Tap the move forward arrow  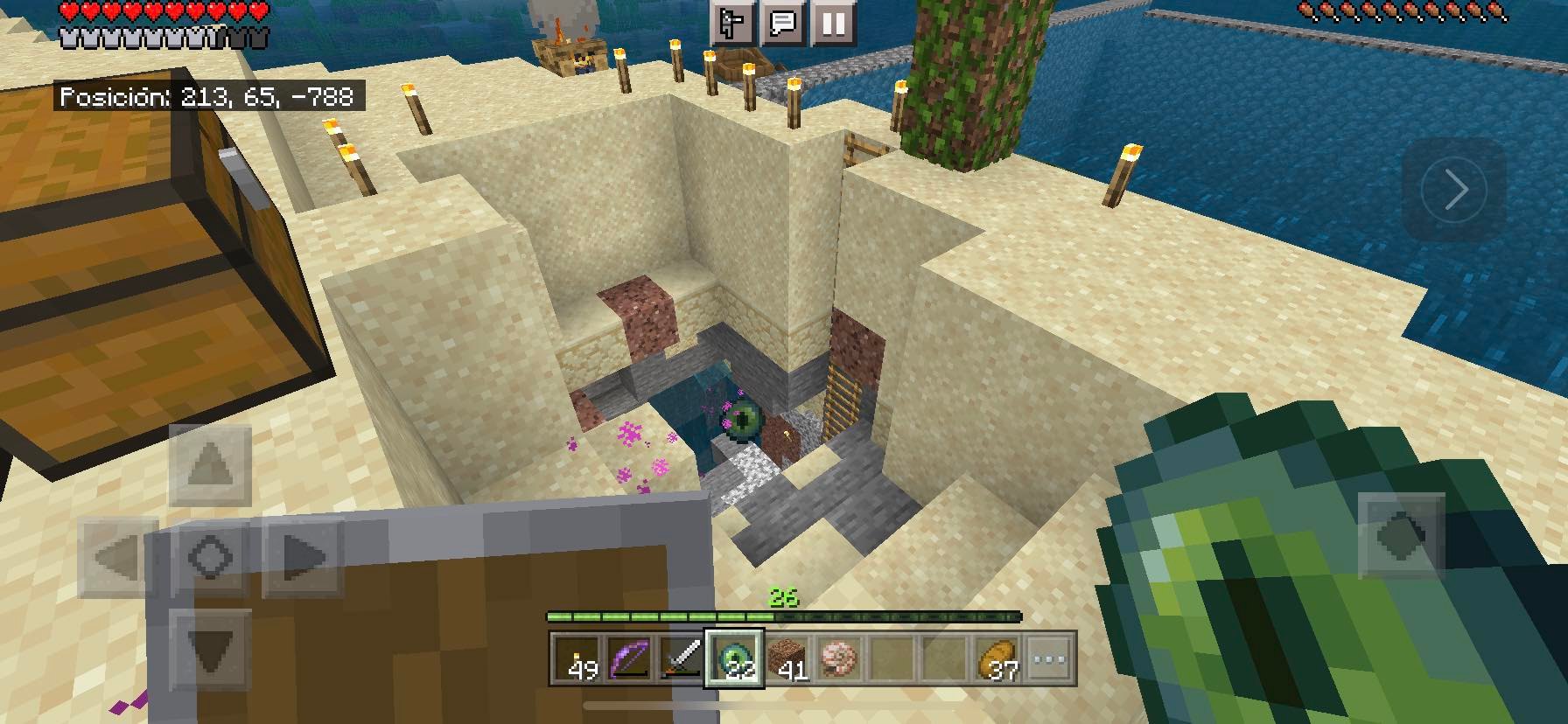[210, 465]
